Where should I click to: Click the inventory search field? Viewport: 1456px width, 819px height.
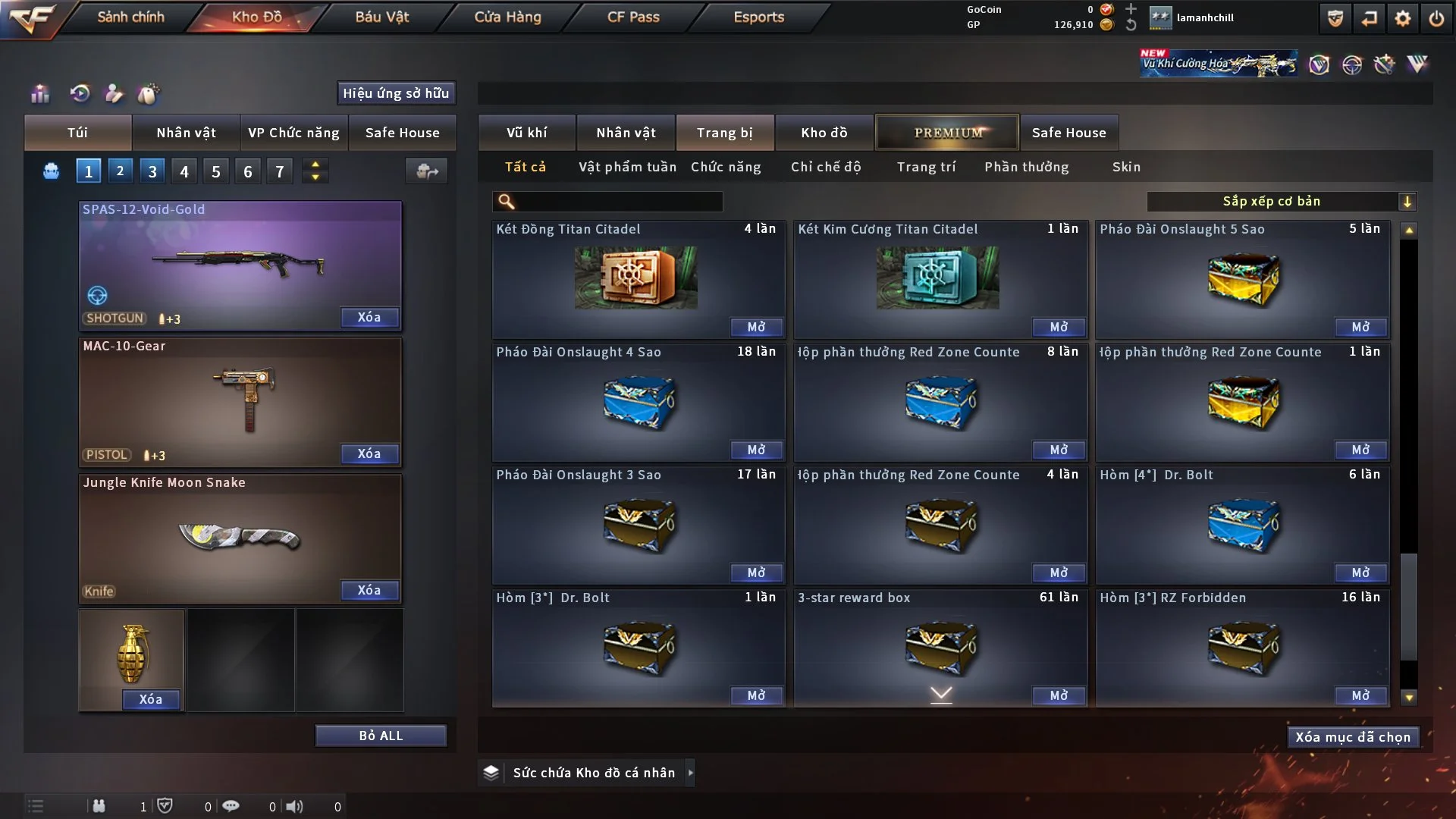pyautogui.click(x=618, y=201)
